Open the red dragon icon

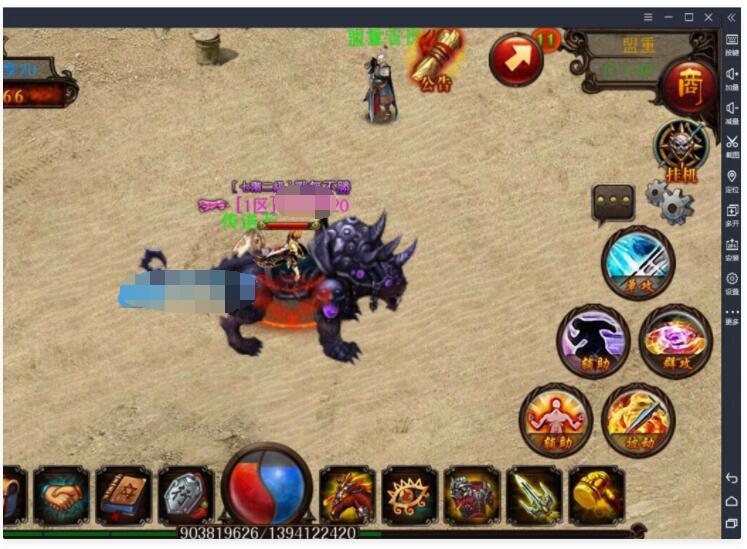click(x=347, y=495)
